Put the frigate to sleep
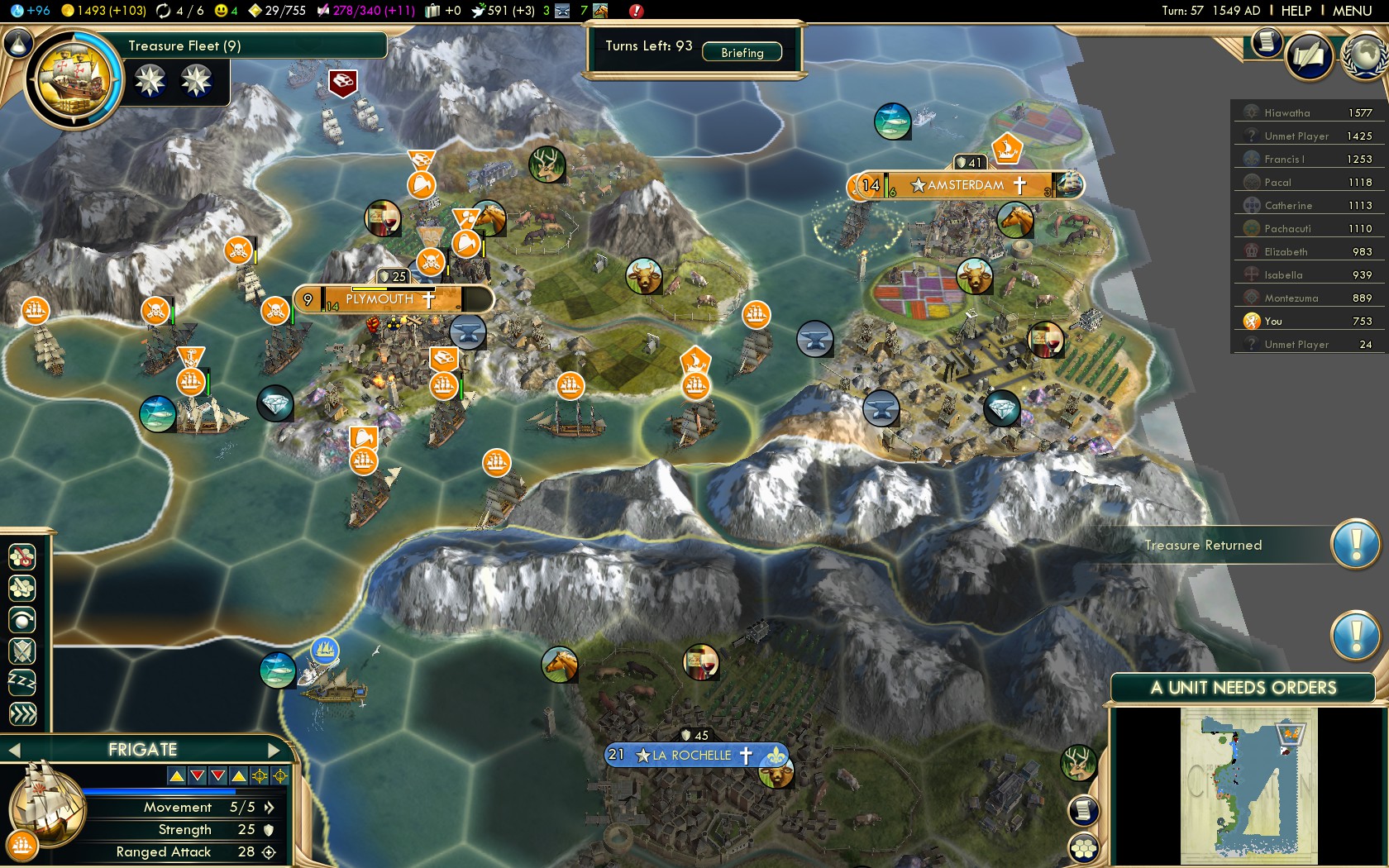The image size is (1389, 868). tap(22, 683)
